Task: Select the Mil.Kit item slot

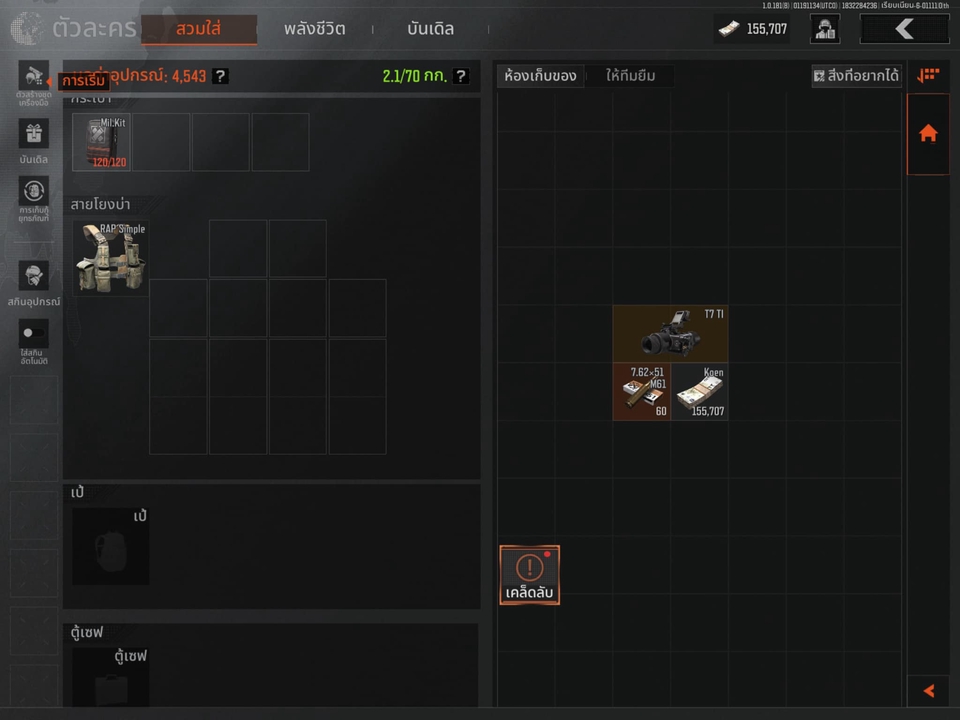Action: (101, 142)
